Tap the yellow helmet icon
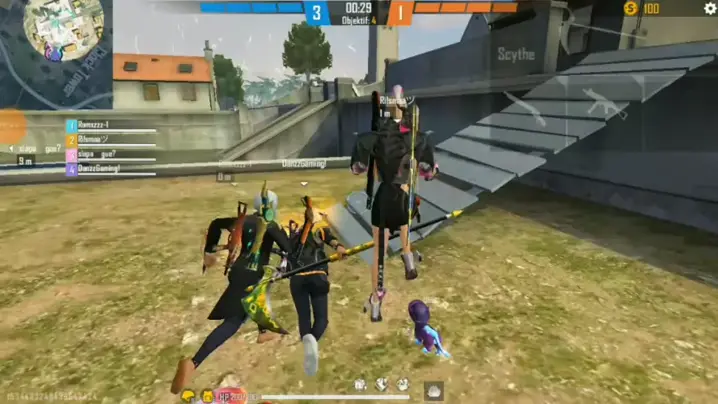 click(188, 396)
